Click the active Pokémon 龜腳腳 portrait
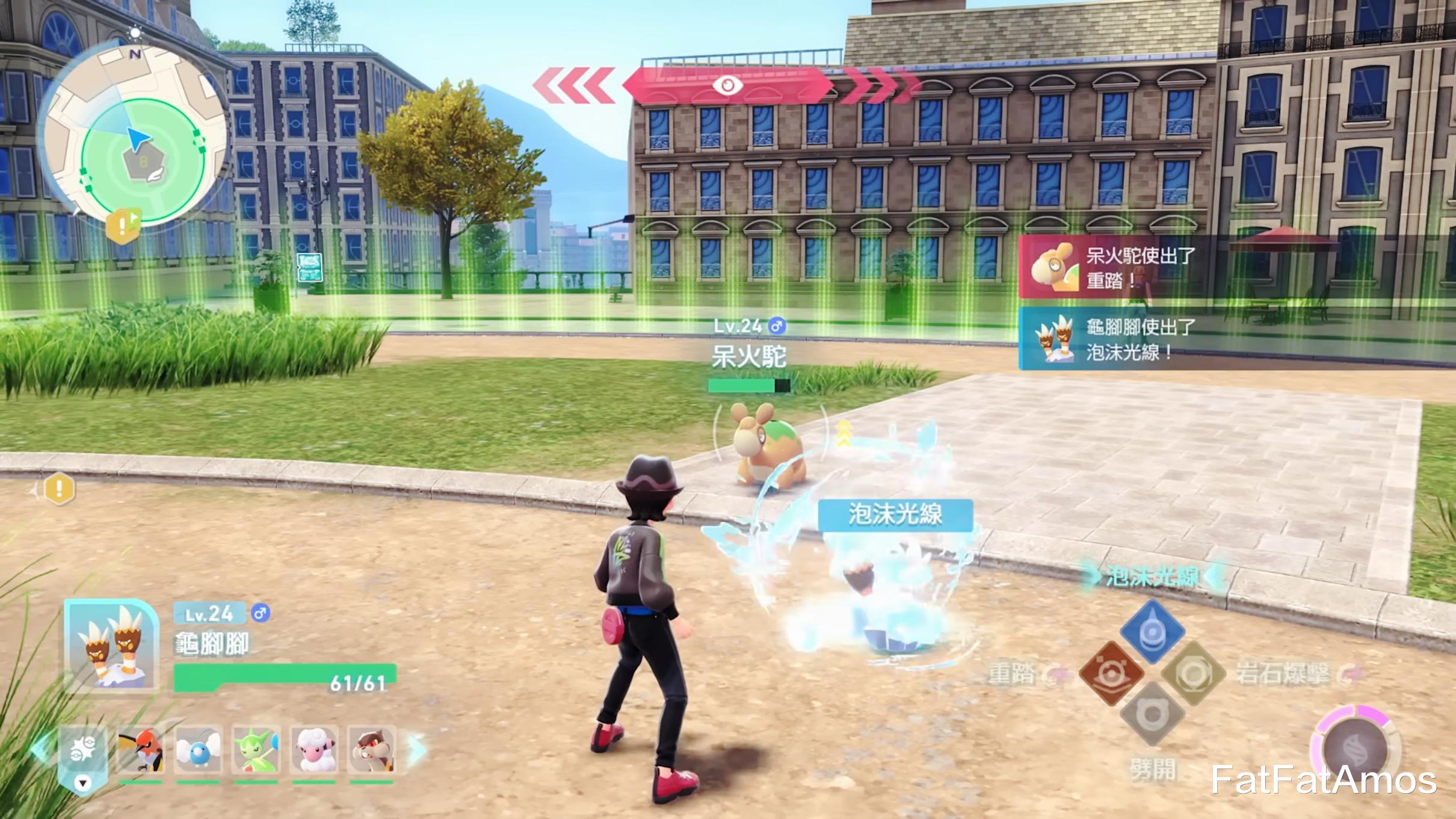The width and height of the screenshot is (1456, 819). [112, 645]
